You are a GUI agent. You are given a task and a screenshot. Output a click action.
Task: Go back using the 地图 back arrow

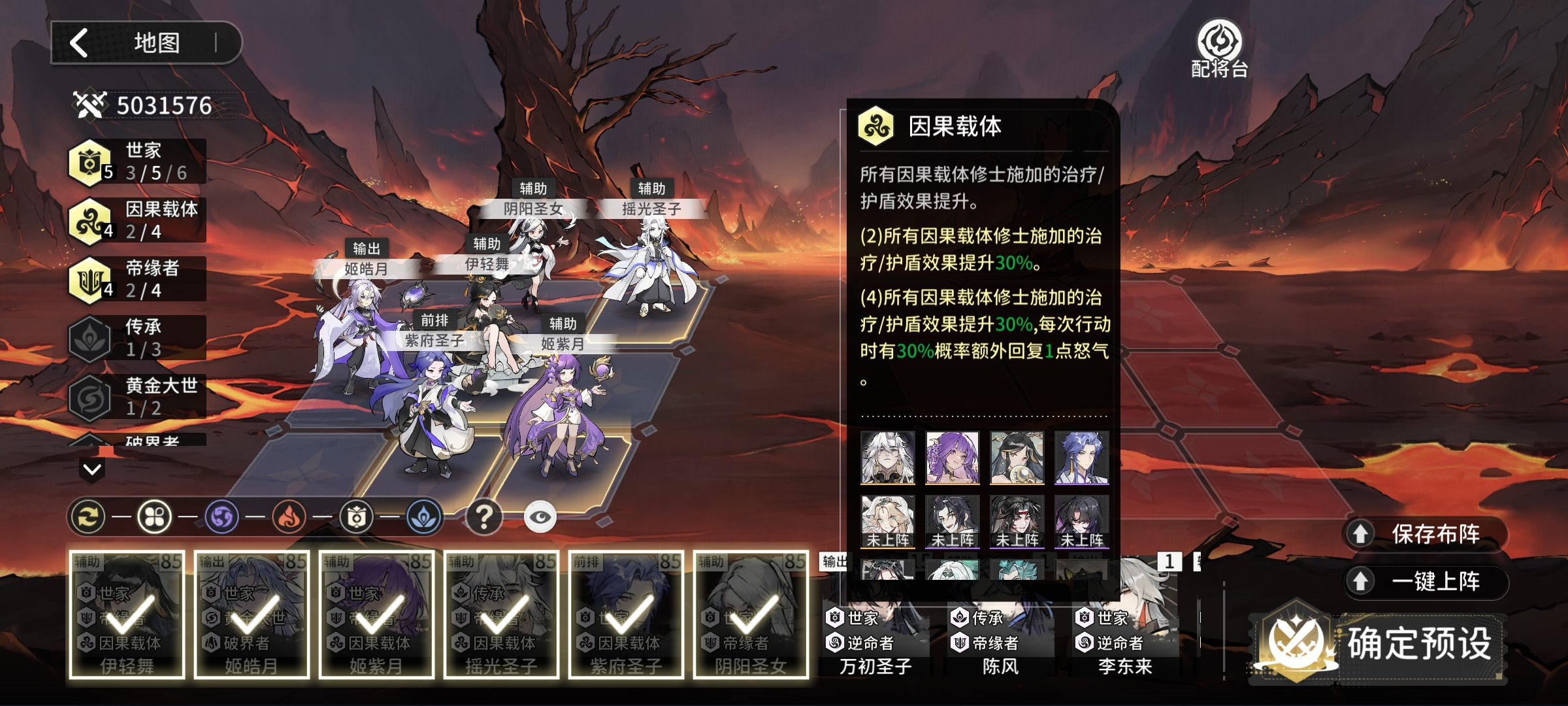coord(80,43)
